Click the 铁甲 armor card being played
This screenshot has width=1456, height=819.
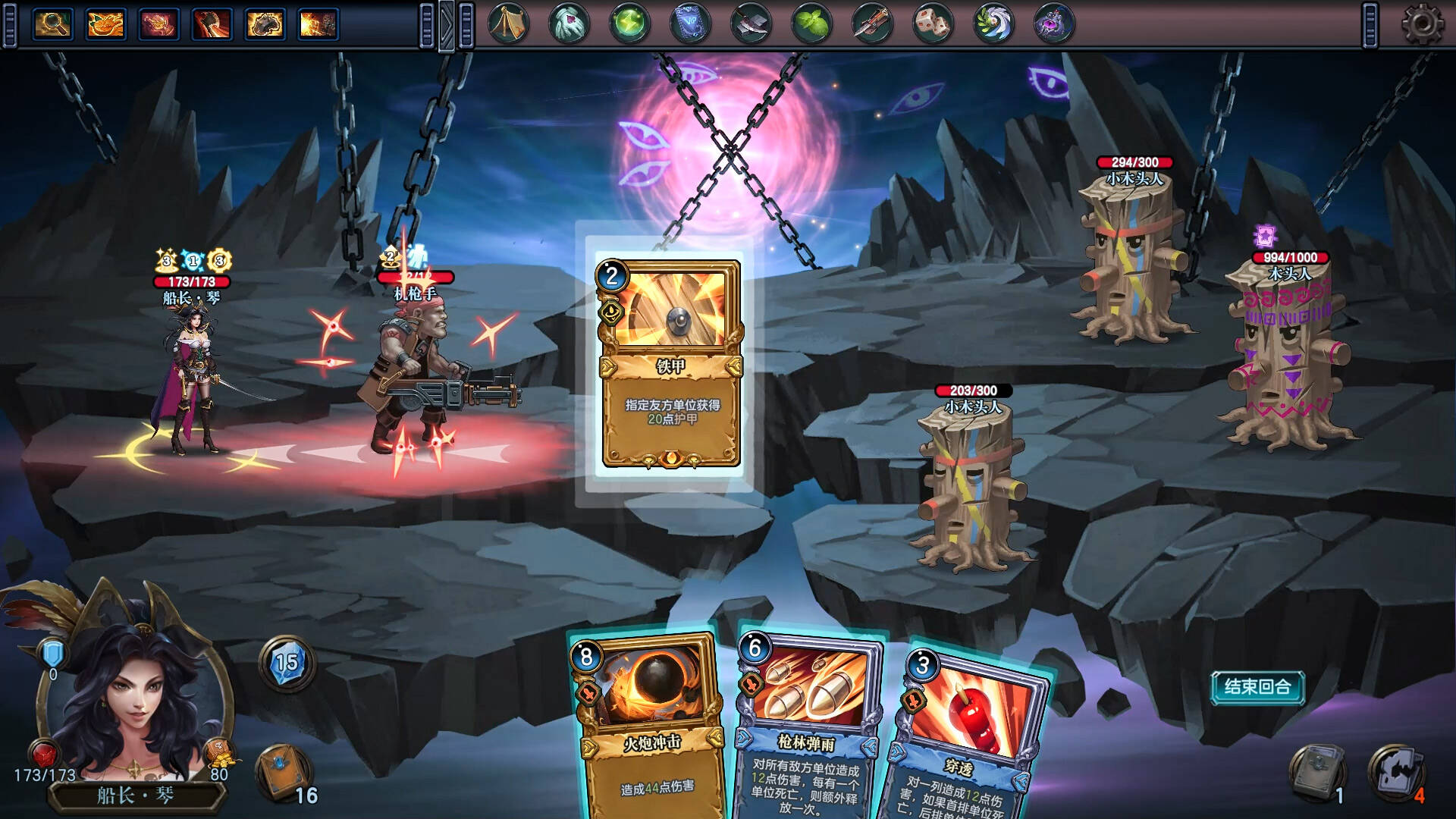[x=670, y=362]
